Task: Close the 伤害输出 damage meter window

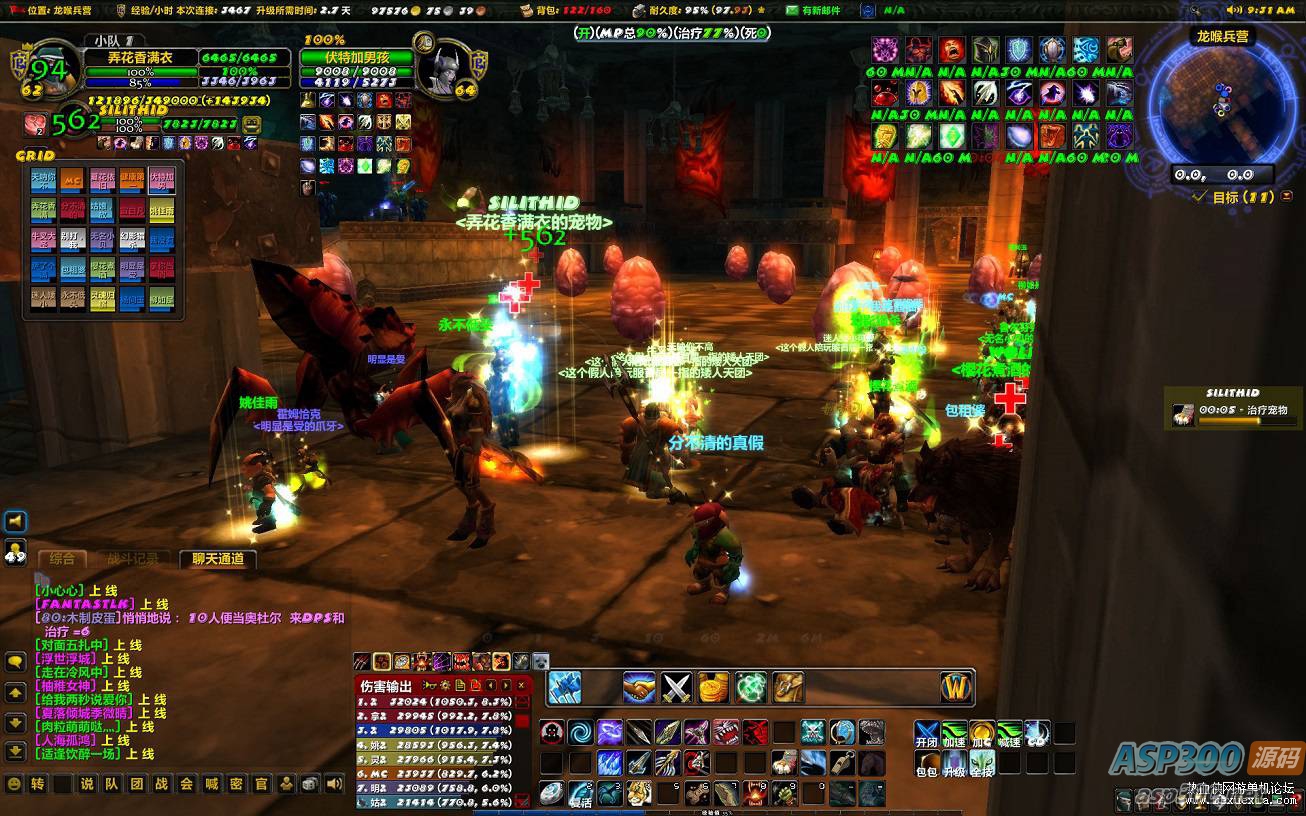Action: pyautogui.click(x=521, y=685)
